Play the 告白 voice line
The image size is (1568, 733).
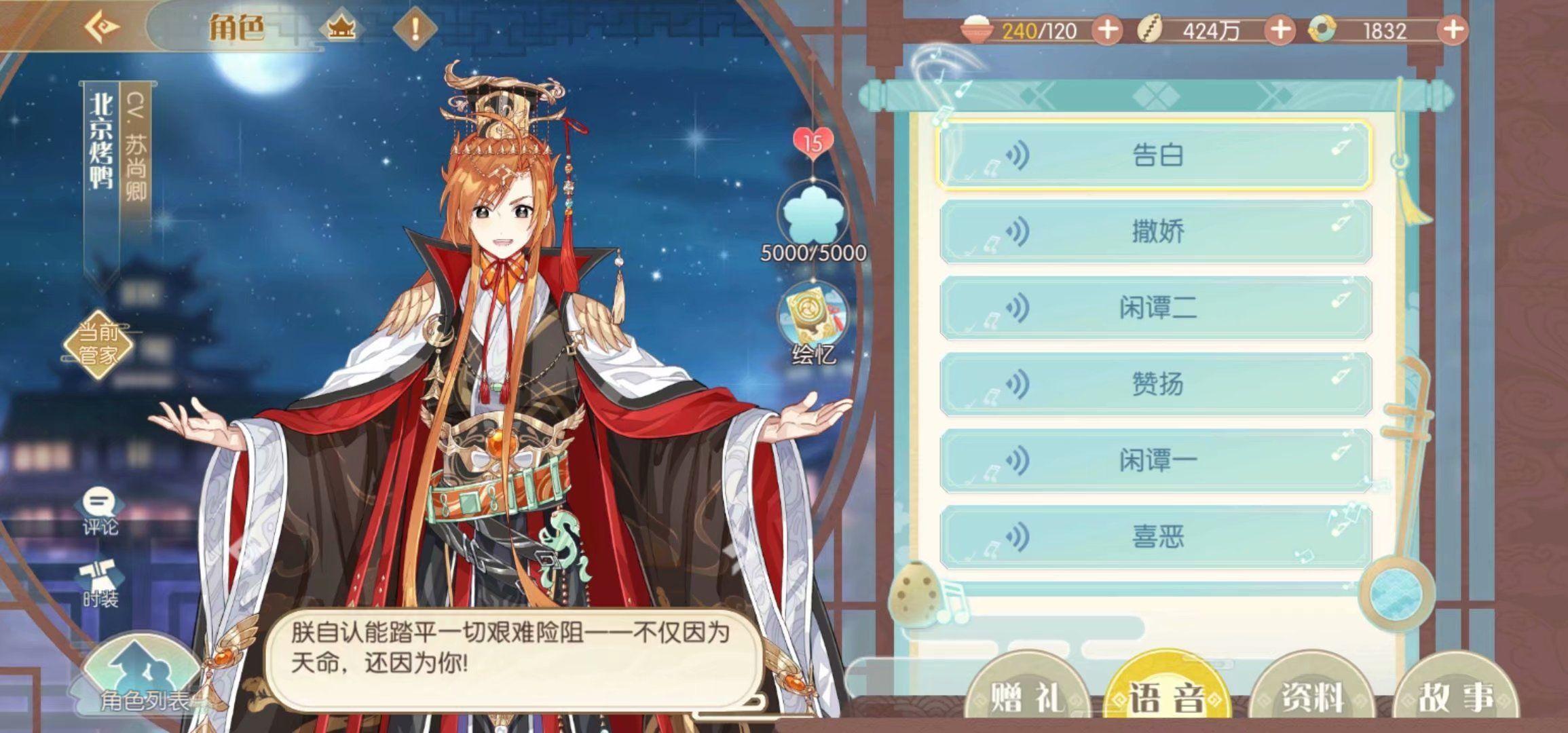click(1155, 155)
